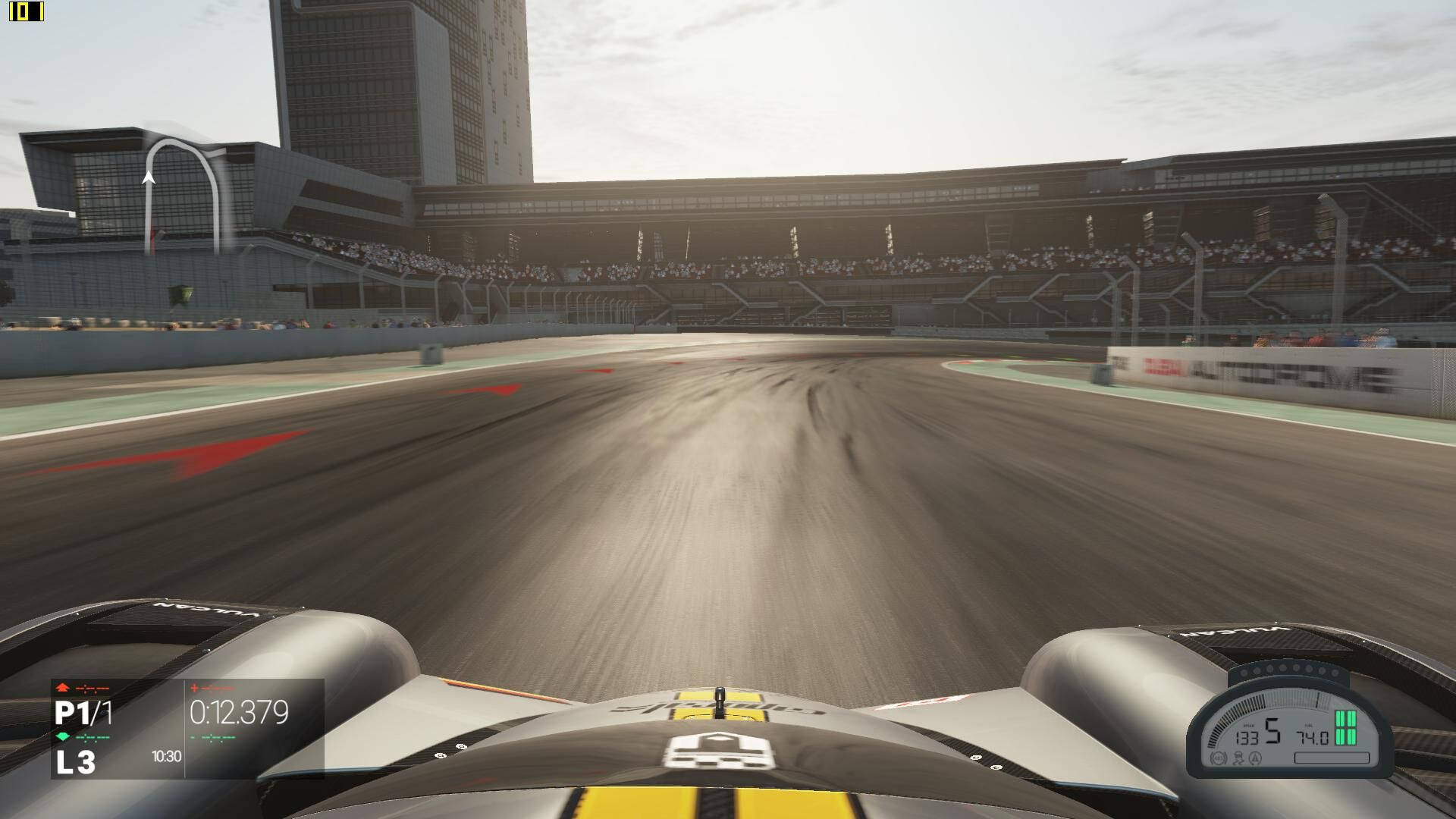1456x819 pixels.
Task: Click the green tire status indicator
Action: 1345,728
